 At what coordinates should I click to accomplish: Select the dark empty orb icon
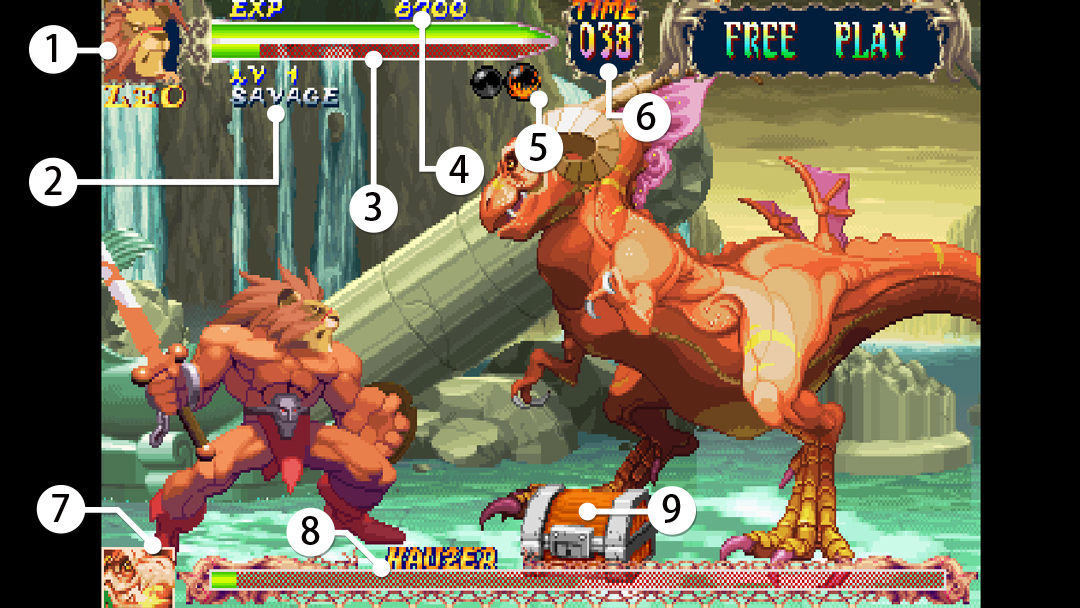(x=487, y=80)
